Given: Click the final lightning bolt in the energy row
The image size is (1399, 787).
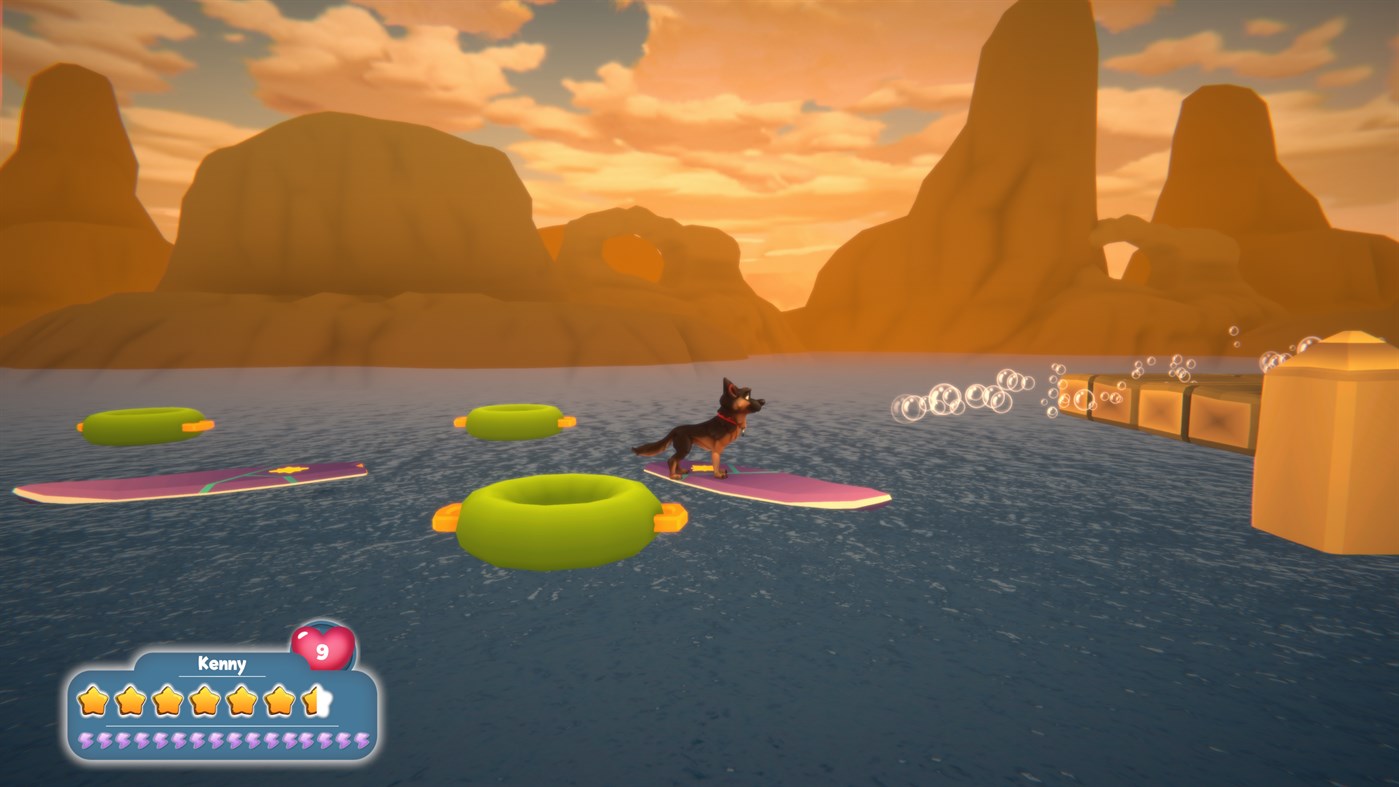Looking at the screenshot, I should click(x=361, y=741).
